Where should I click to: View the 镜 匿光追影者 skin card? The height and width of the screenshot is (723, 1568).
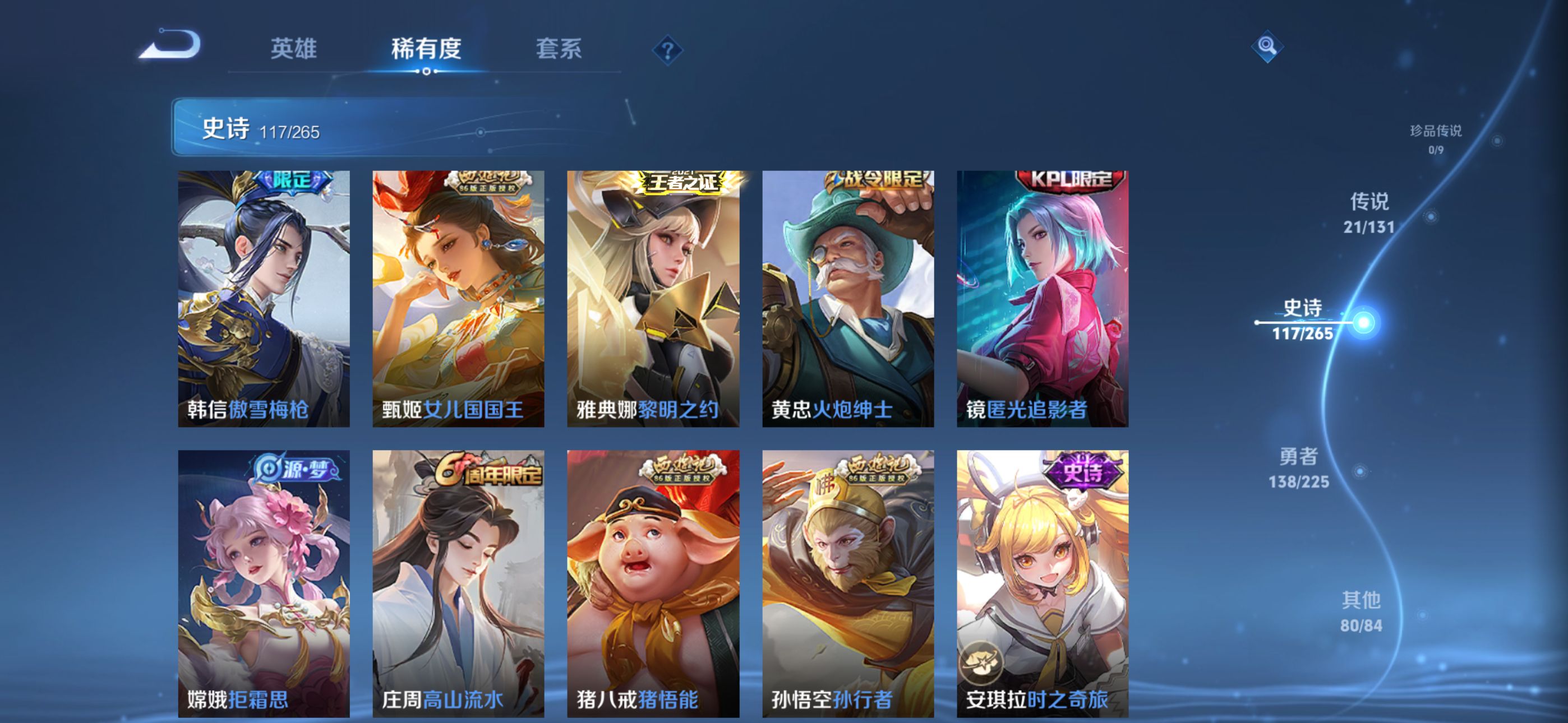tap(1042, 298)
